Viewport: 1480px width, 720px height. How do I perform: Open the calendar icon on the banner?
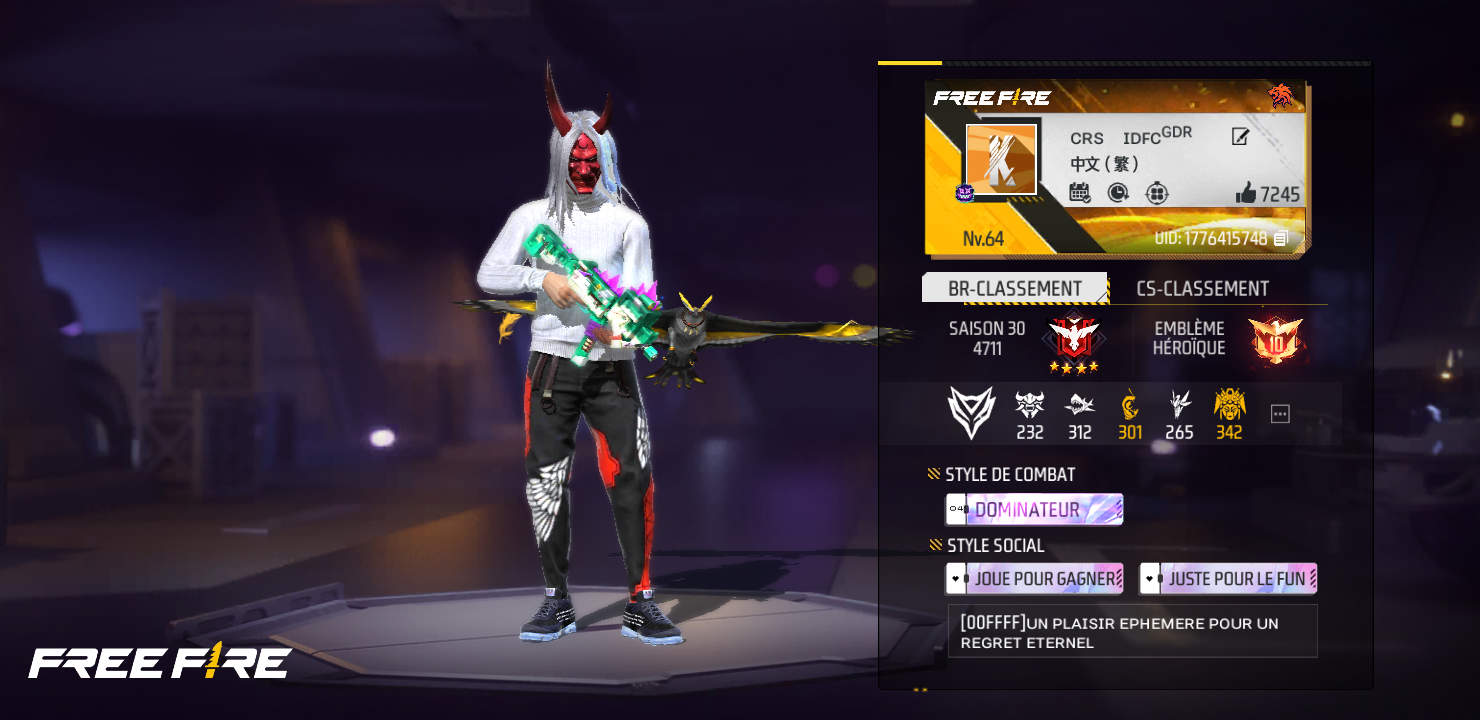pyautogui.click(x=1079, y=192)
